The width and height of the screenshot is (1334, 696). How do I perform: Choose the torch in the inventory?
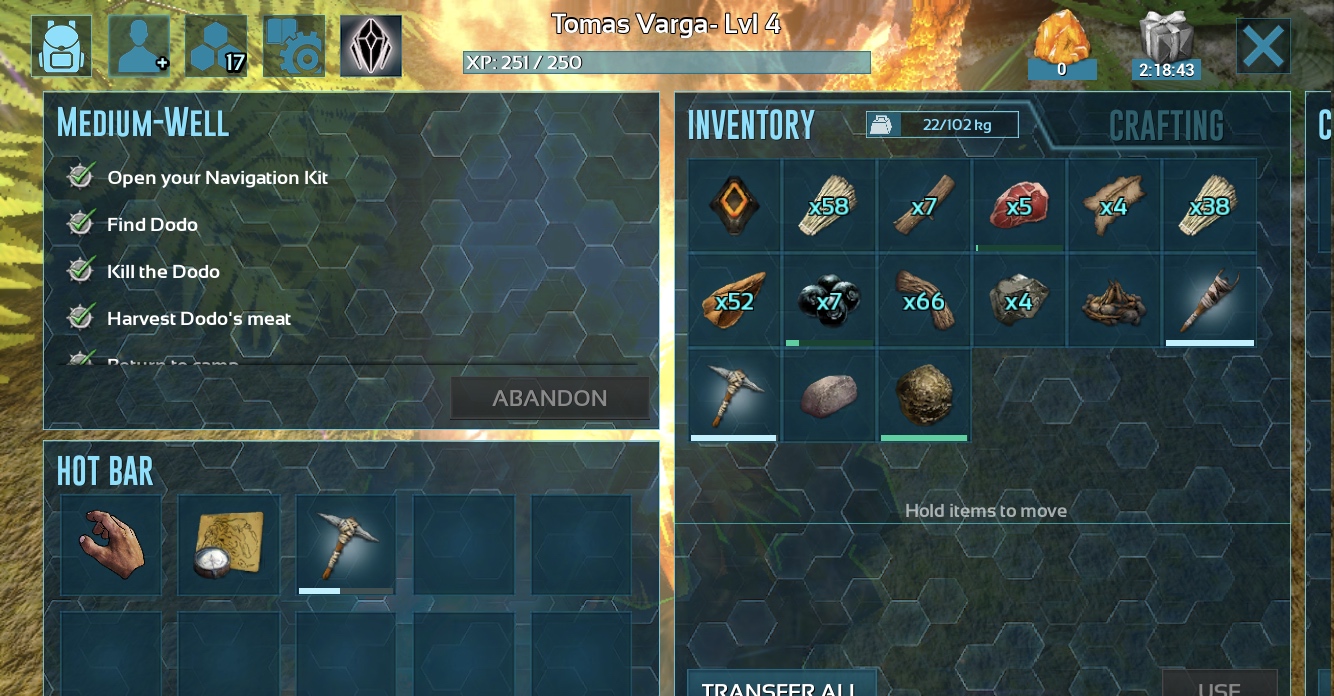pyautogui.click(x=1208, y=300)
